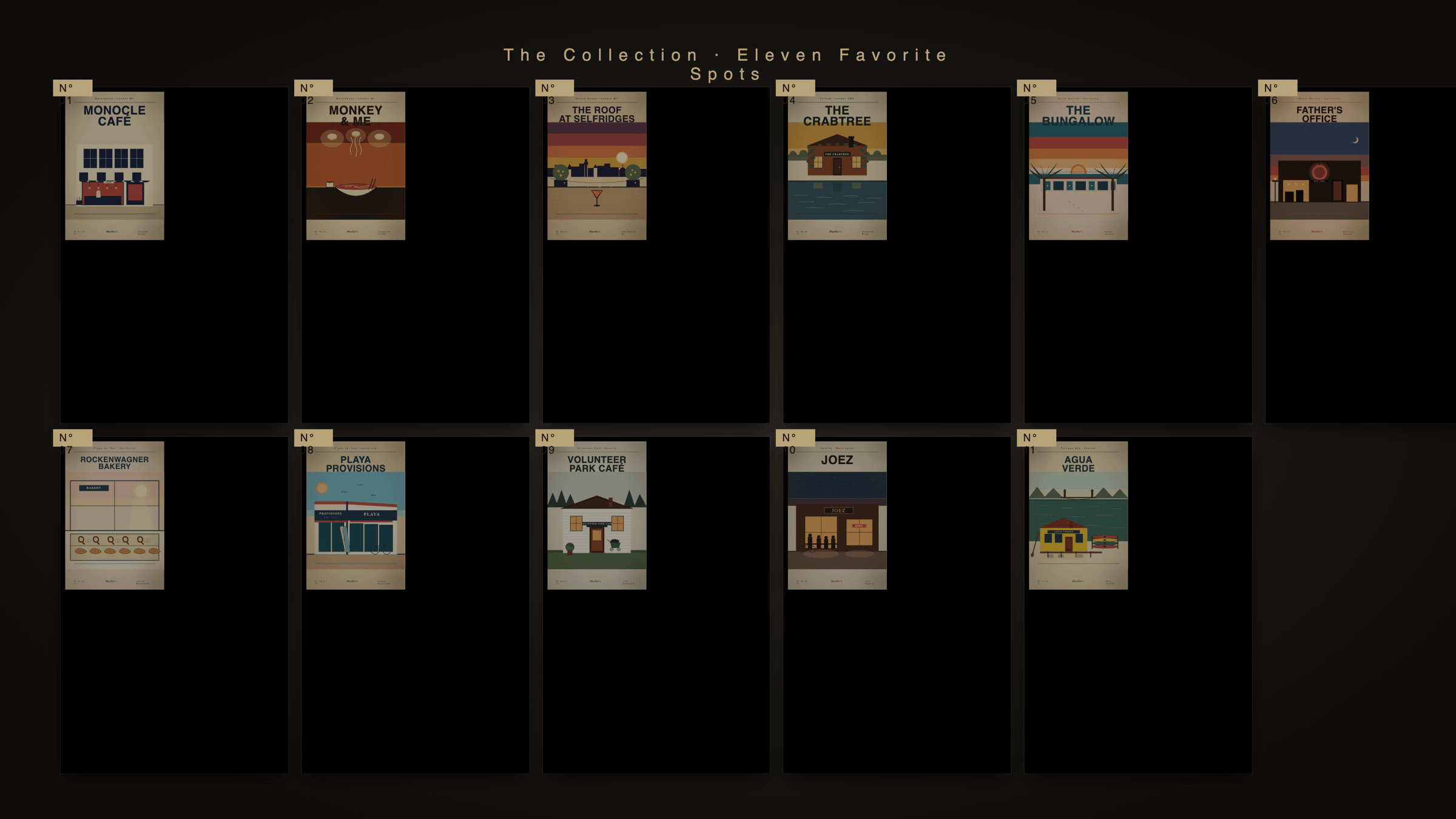Choose The Roof at Selfridges poster
This screenshot has width=1456, height=819.
click(596, 166)
